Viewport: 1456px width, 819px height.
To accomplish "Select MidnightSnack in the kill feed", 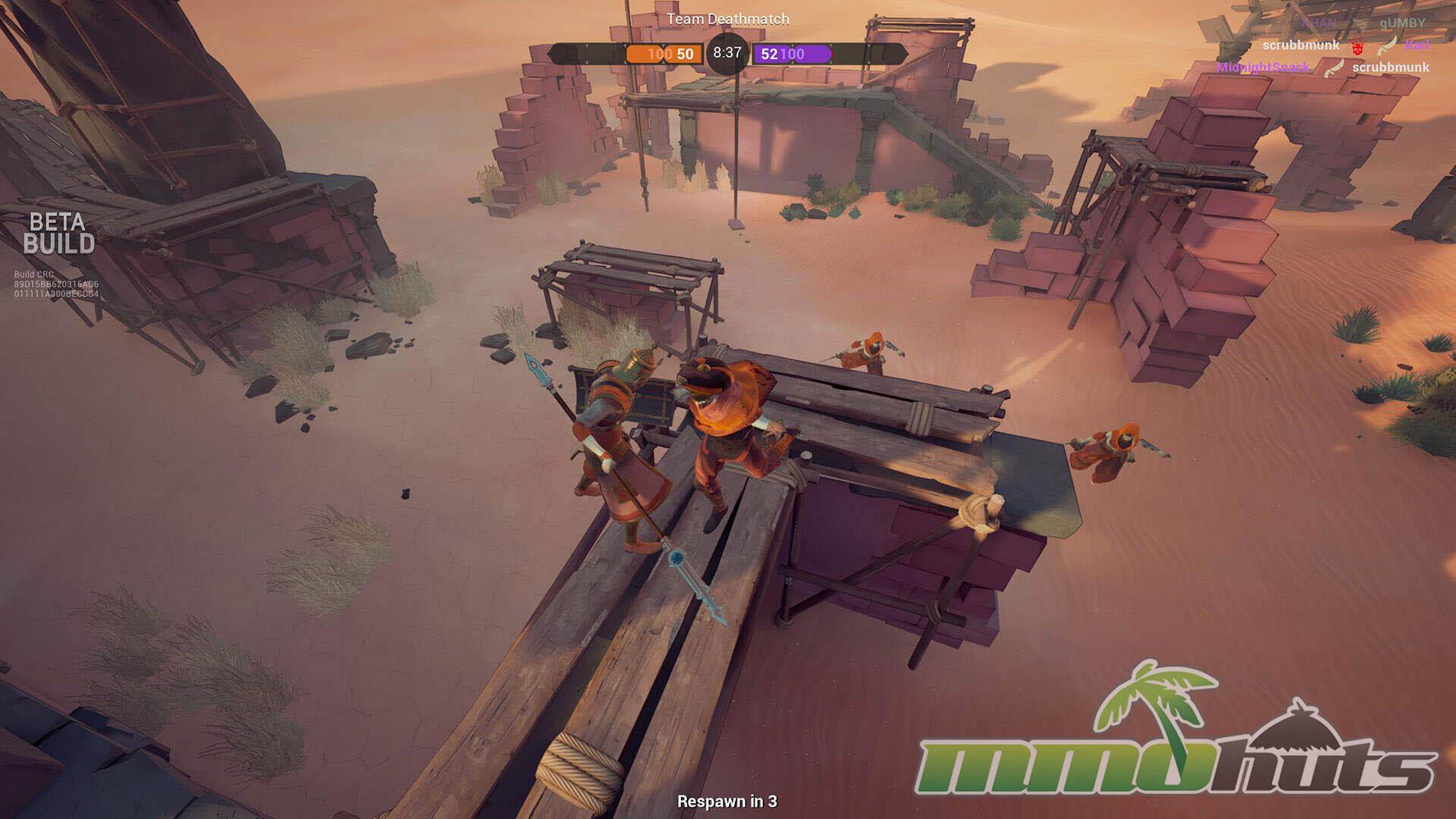I will [x=1262, y=67].
